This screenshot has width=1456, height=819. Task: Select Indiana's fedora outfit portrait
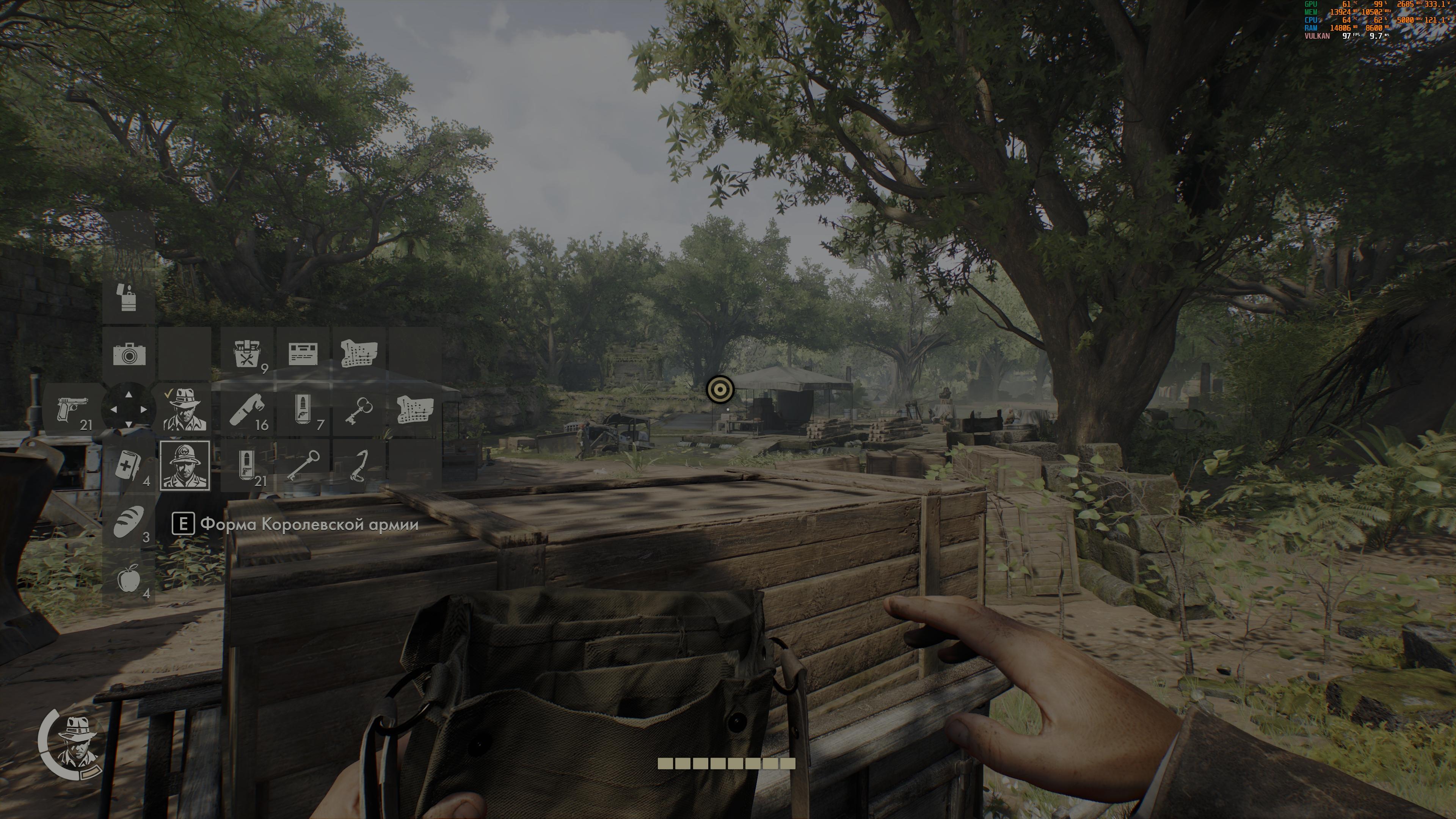(x=185, y=409)
